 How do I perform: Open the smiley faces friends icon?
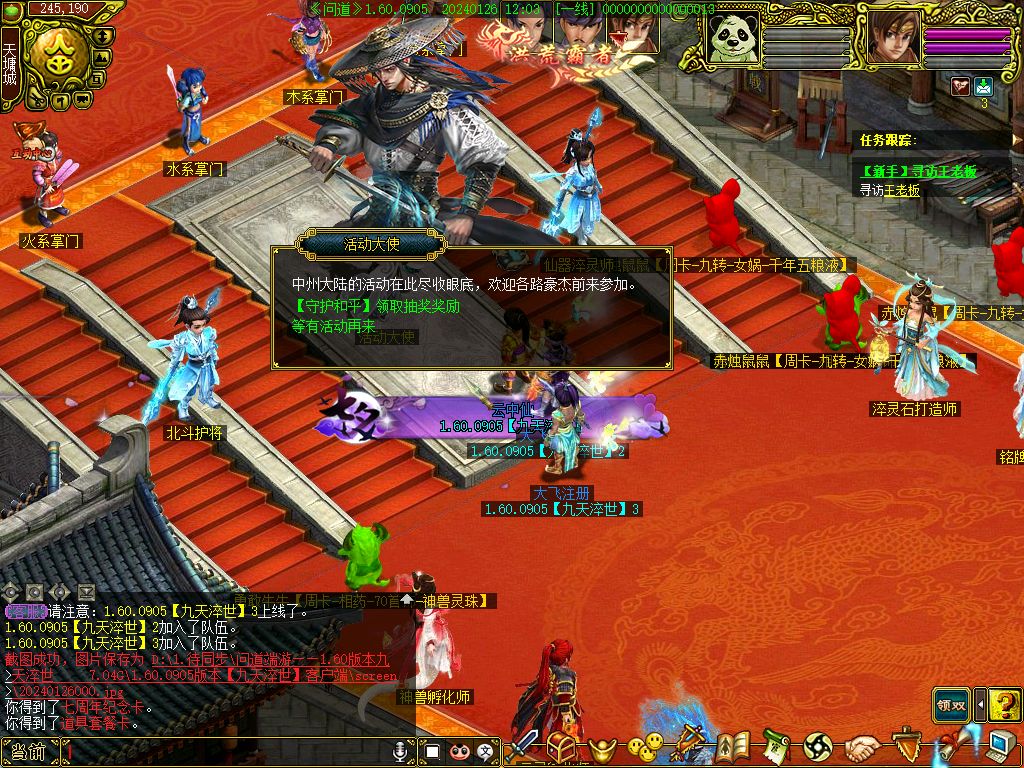tap(646, 747)
